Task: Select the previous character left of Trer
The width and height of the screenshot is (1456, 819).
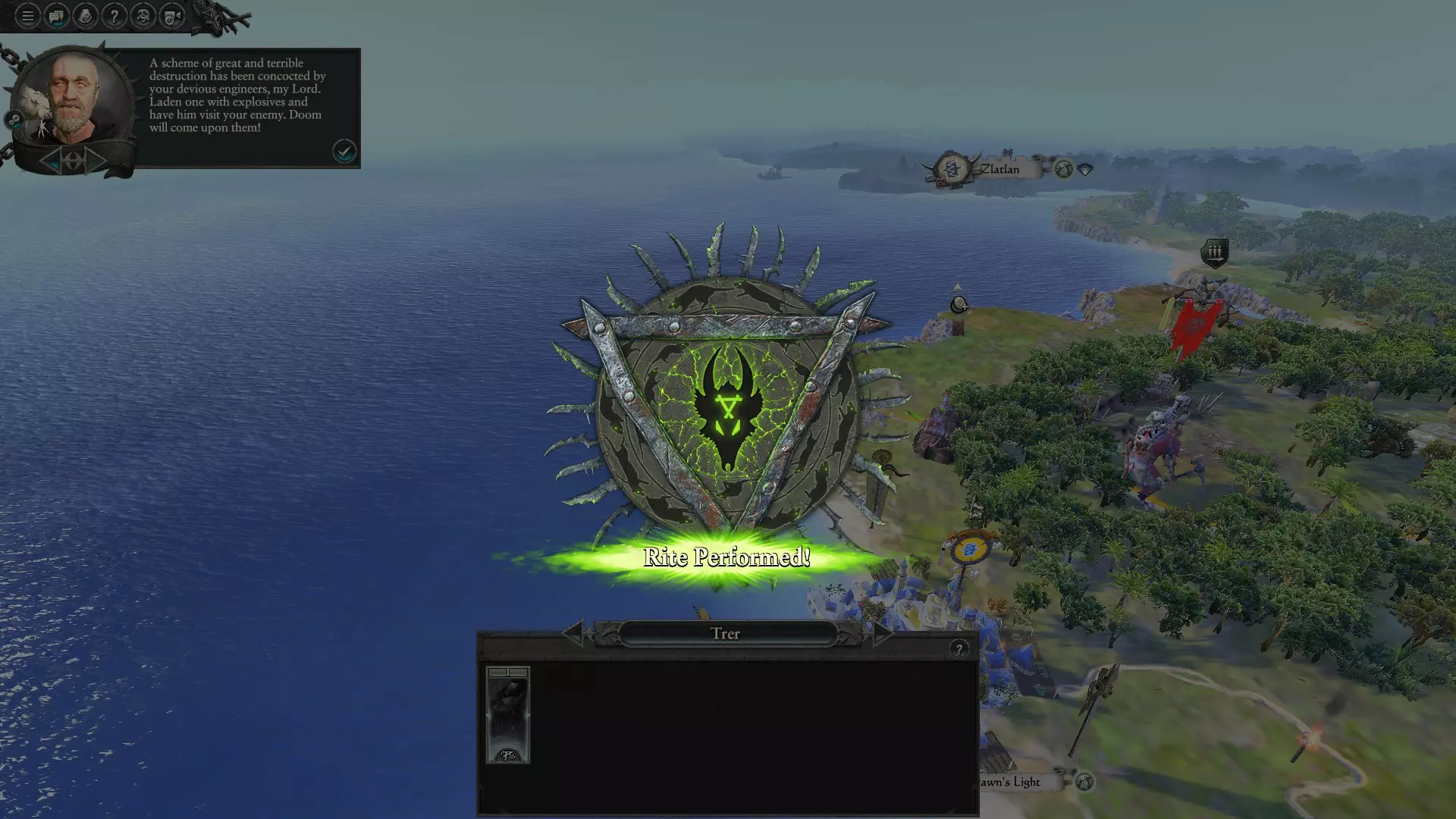Action: pos(573,633)
